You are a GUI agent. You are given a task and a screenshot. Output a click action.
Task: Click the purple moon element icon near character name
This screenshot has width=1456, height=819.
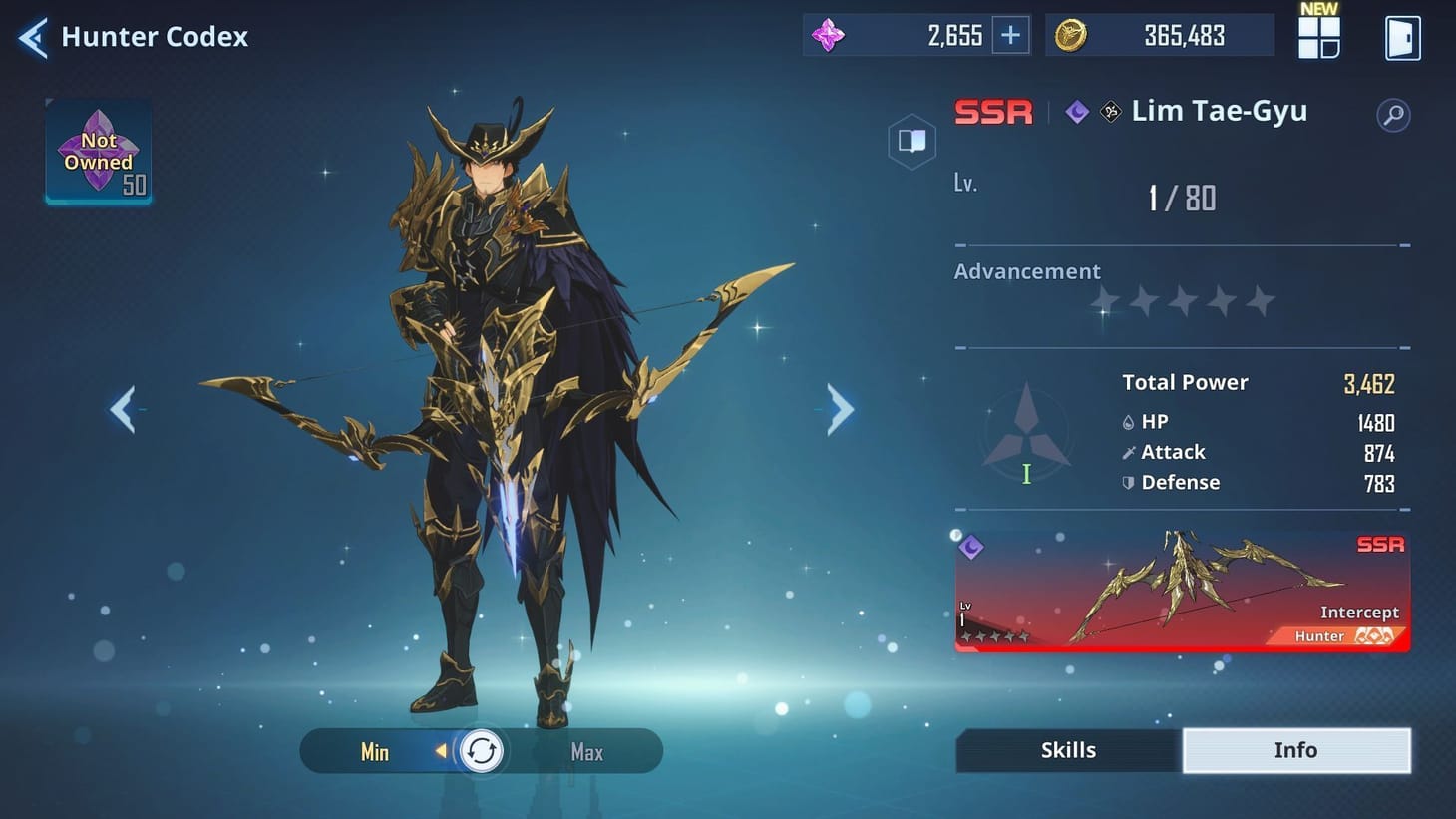click(x=1075, y=112)
